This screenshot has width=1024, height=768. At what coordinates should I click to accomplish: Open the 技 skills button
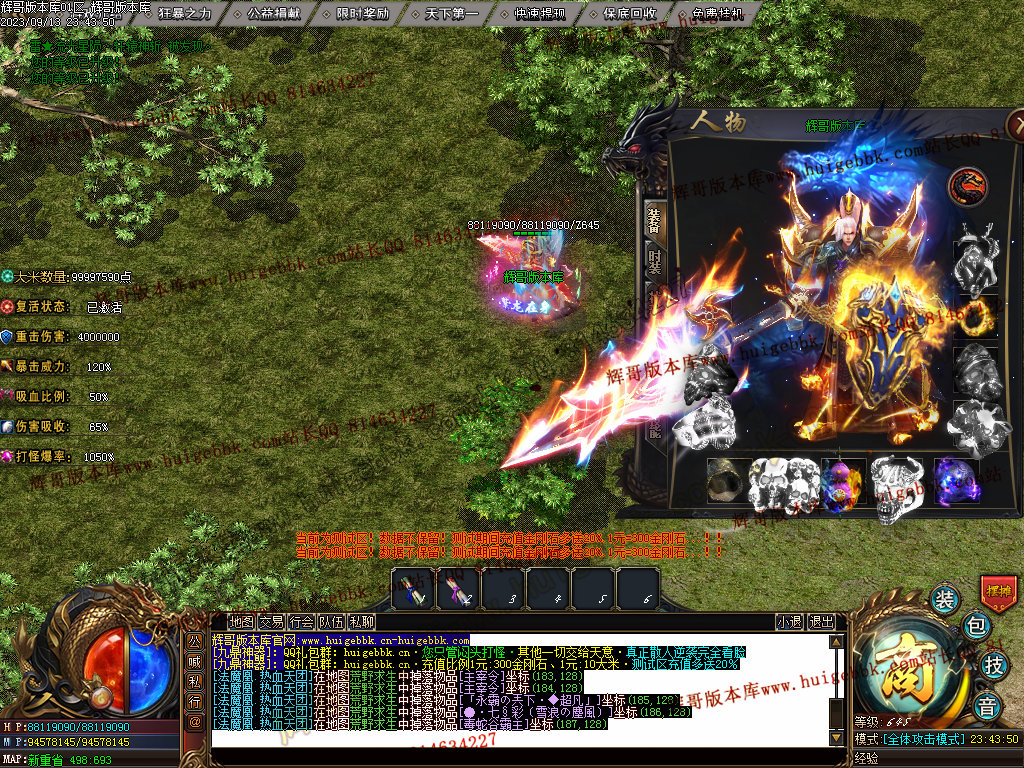(x=993, y=664)
